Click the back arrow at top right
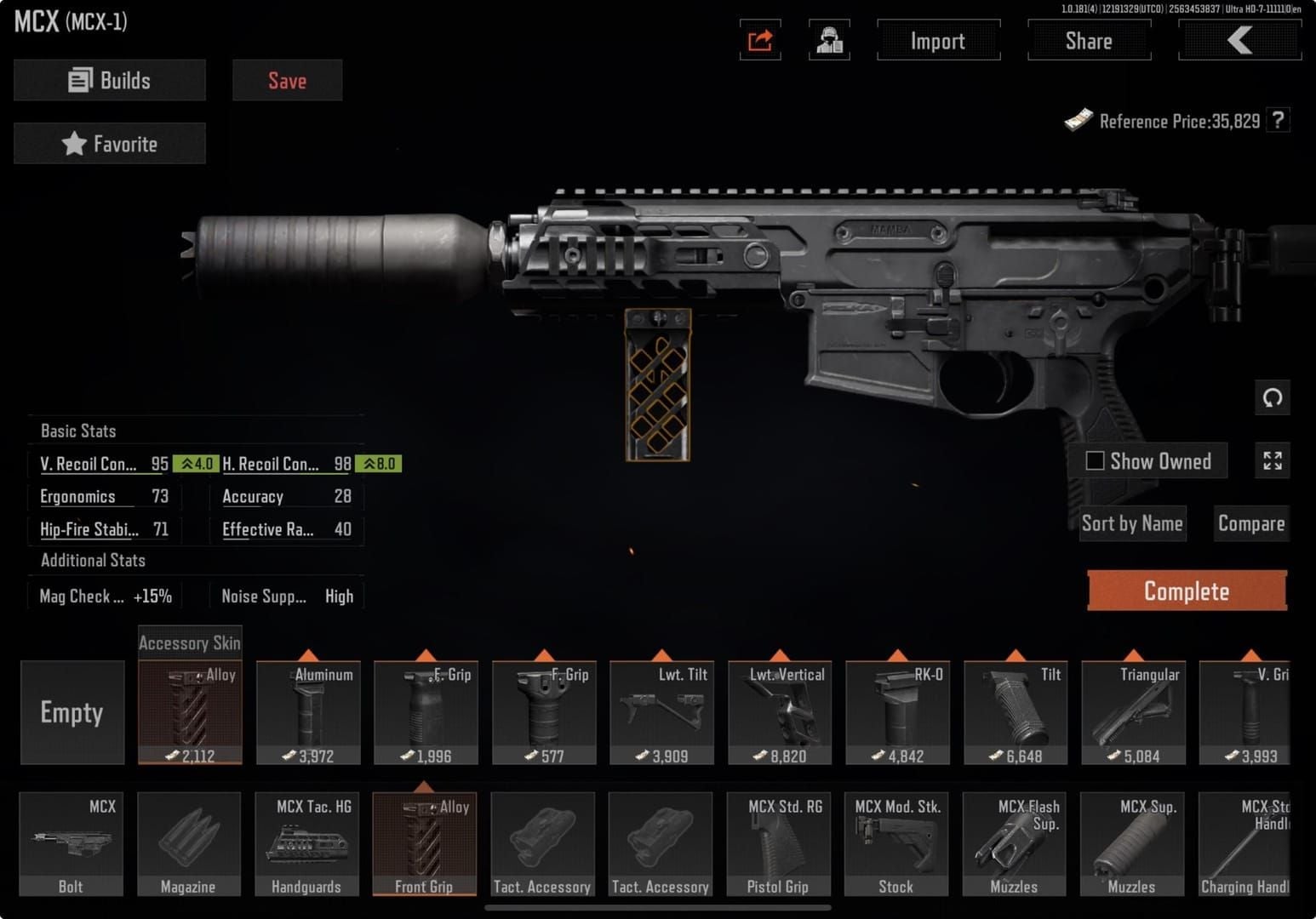 click(1239, 39)
